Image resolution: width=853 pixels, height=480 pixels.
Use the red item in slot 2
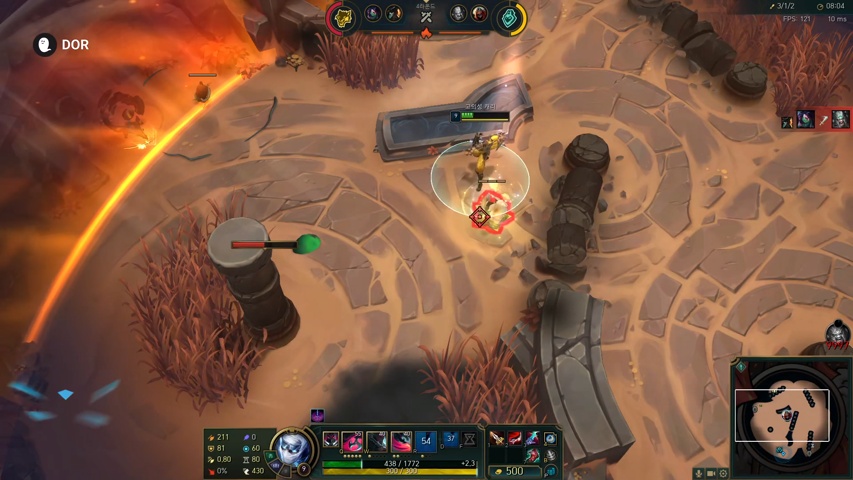pos(515,439)
